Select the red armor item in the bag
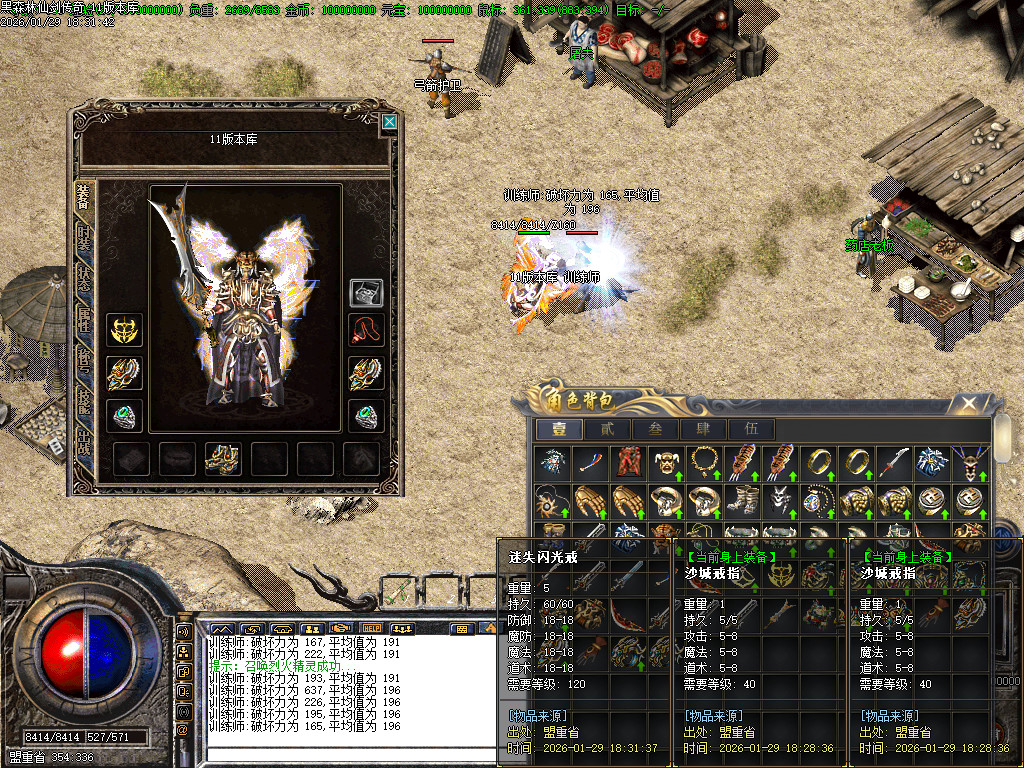The width and height of the screenshot is (1024, 768). pos(628,462)
